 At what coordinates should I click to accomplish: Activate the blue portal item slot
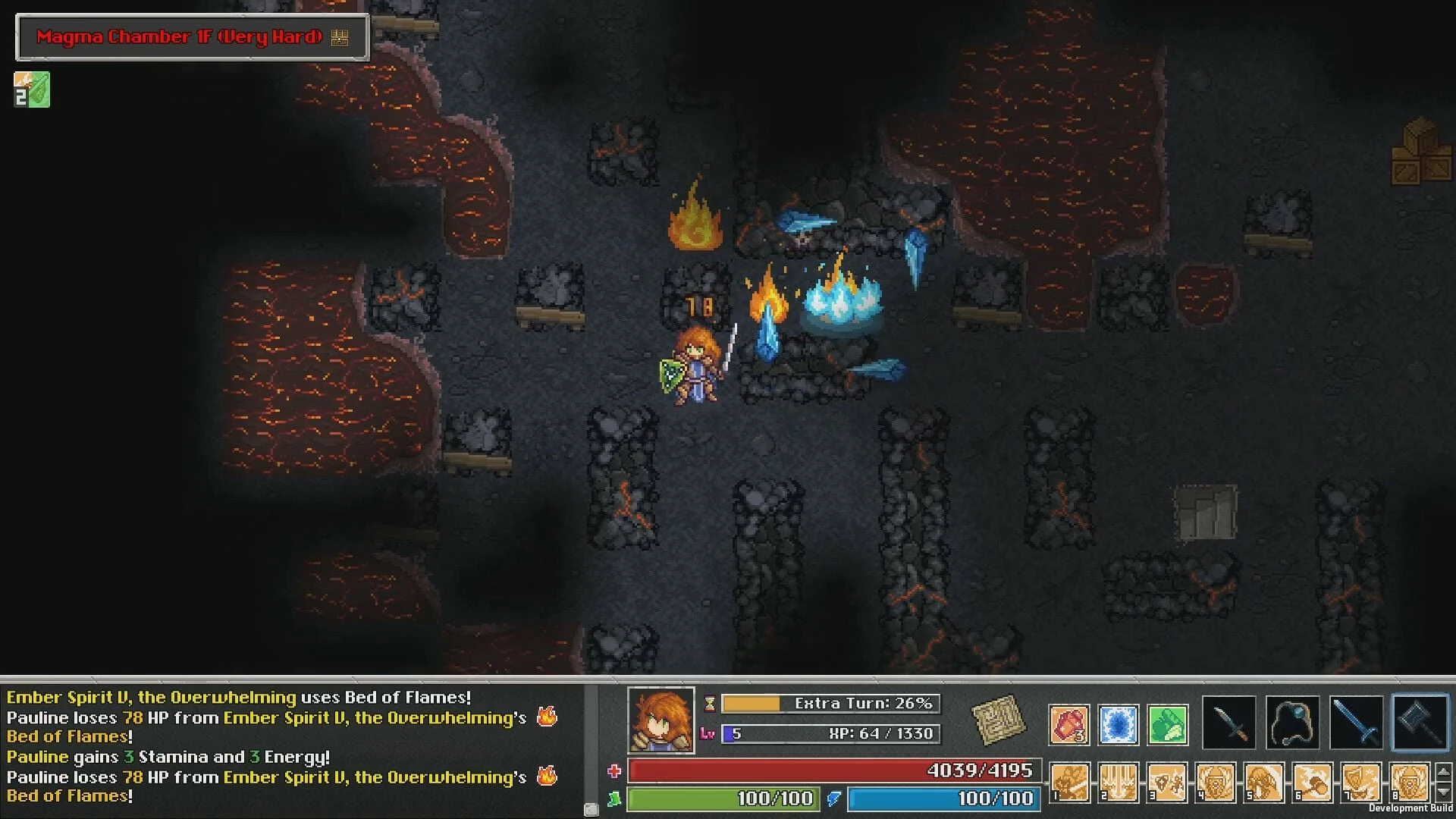pyautogui.click(x=1118, y=724)
